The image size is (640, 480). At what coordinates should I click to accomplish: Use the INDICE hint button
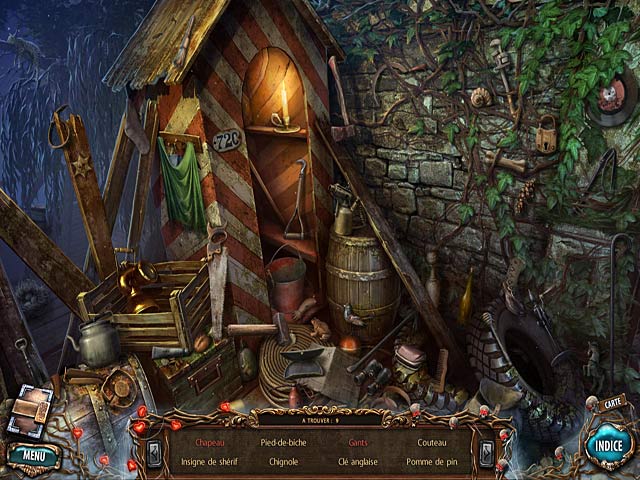(609, 446)
